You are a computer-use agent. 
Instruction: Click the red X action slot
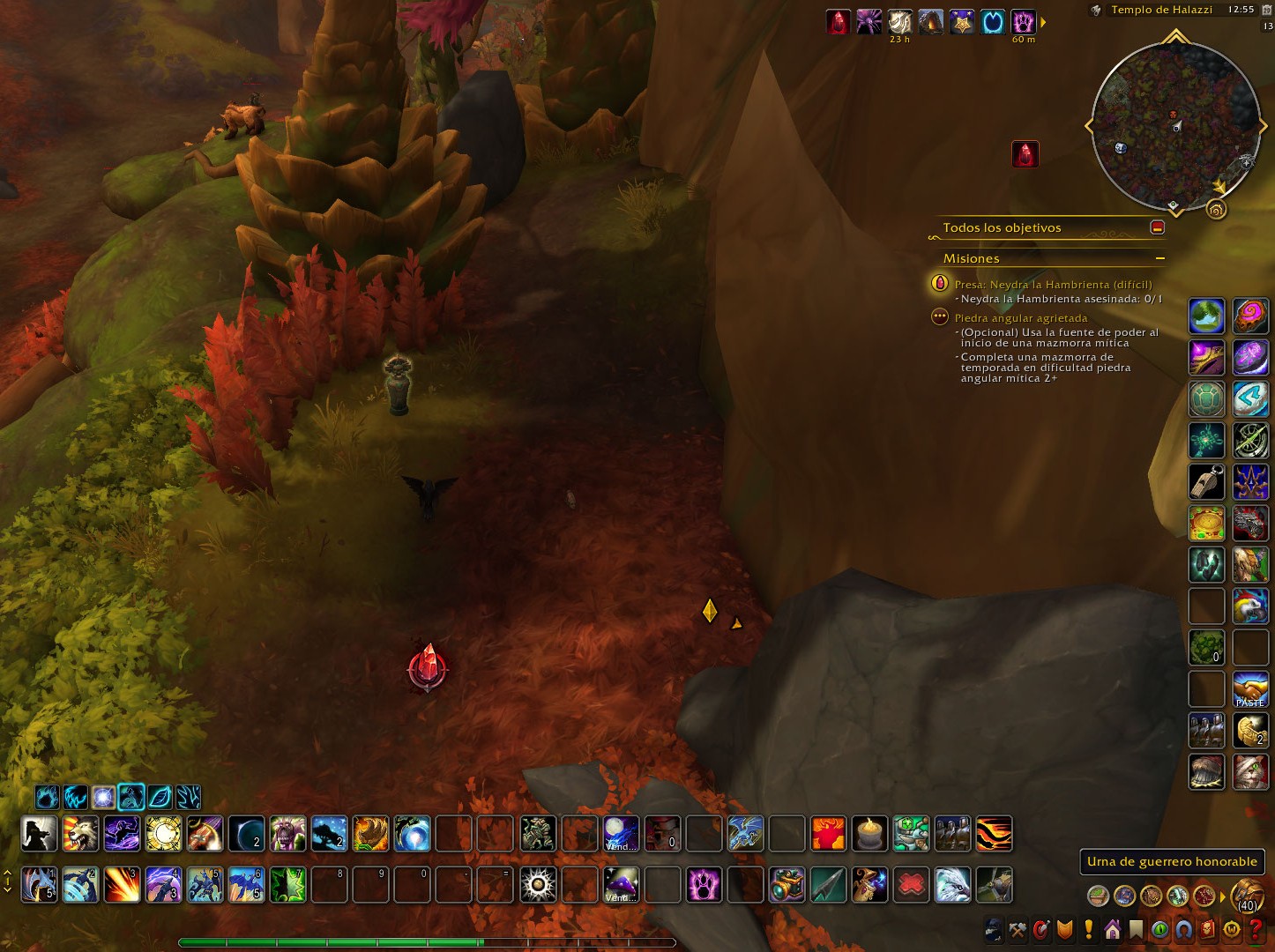click(911, 885)
